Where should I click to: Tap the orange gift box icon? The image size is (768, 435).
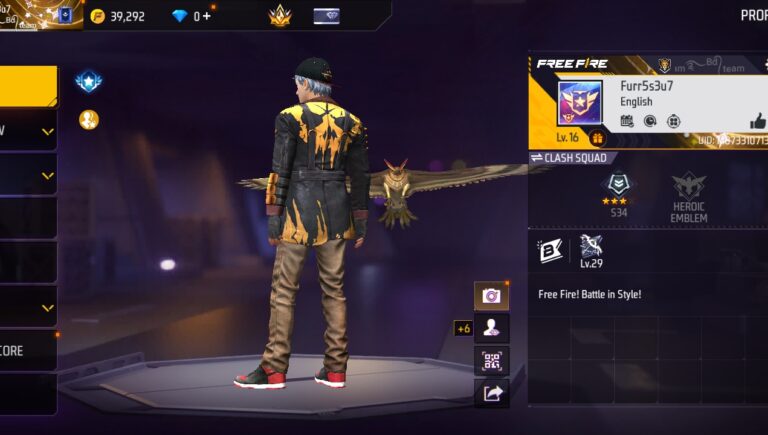[597, 138]
